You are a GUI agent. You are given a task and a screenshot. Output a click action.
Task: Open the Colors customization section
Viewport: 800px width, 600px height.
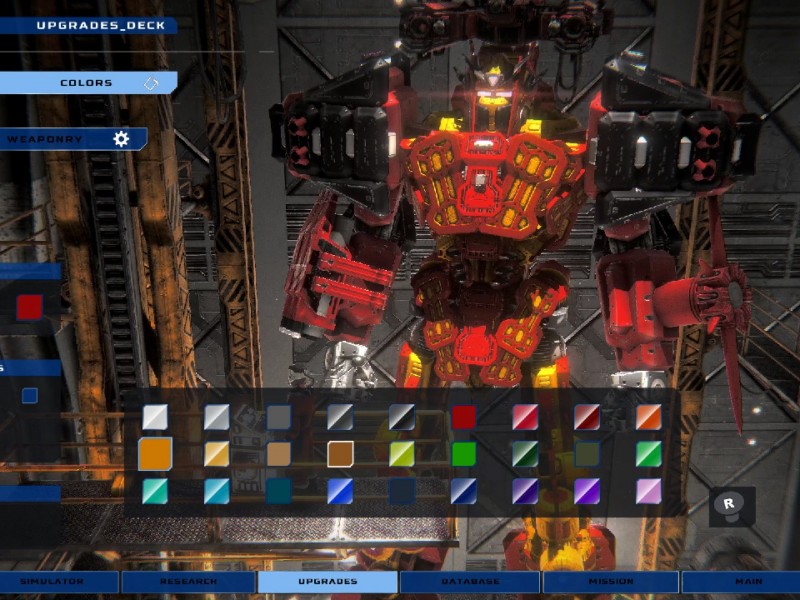point(88,83)
